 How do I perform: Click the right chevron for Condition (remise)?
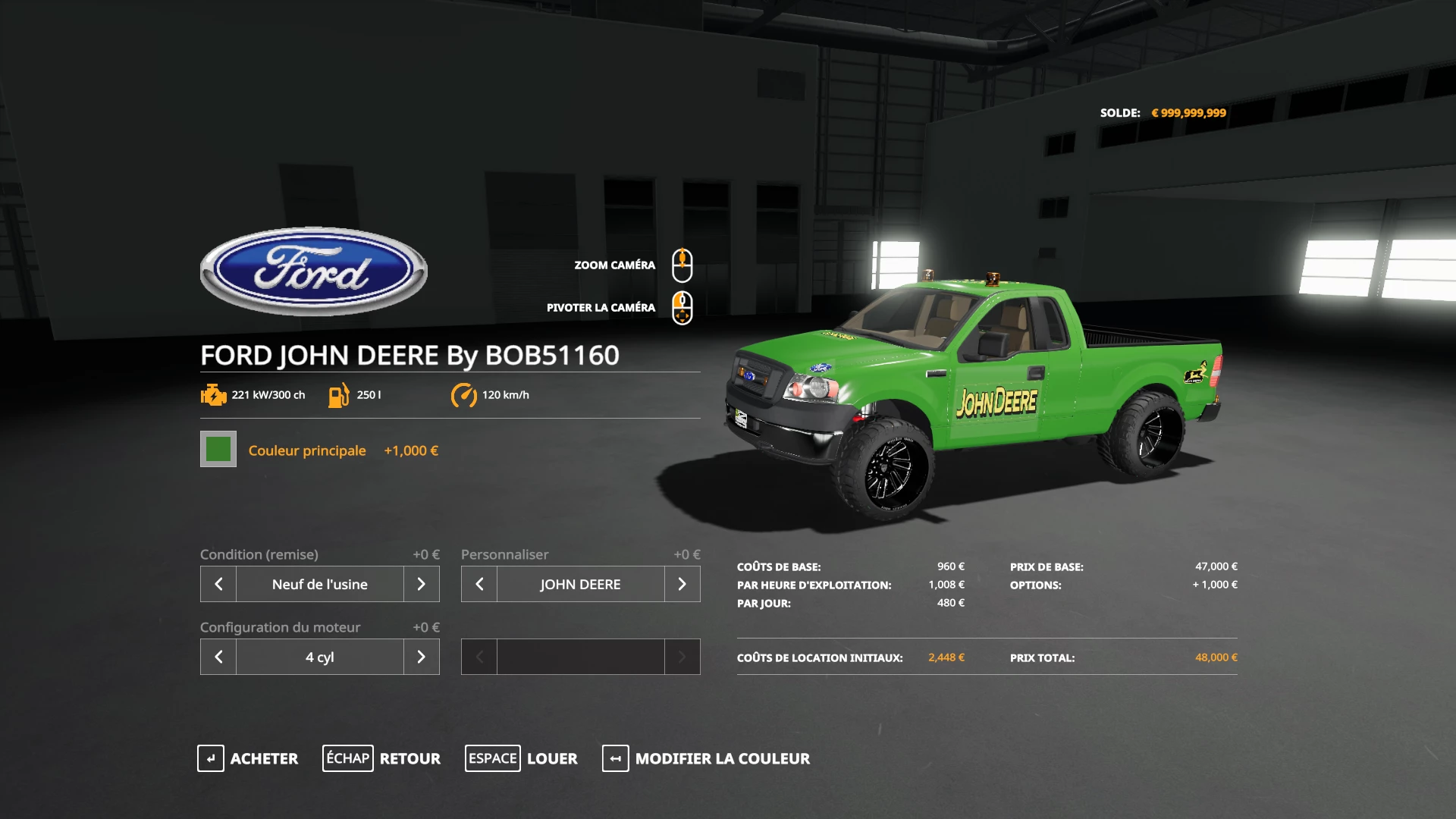pyautogui.click(x=422, y=584)
